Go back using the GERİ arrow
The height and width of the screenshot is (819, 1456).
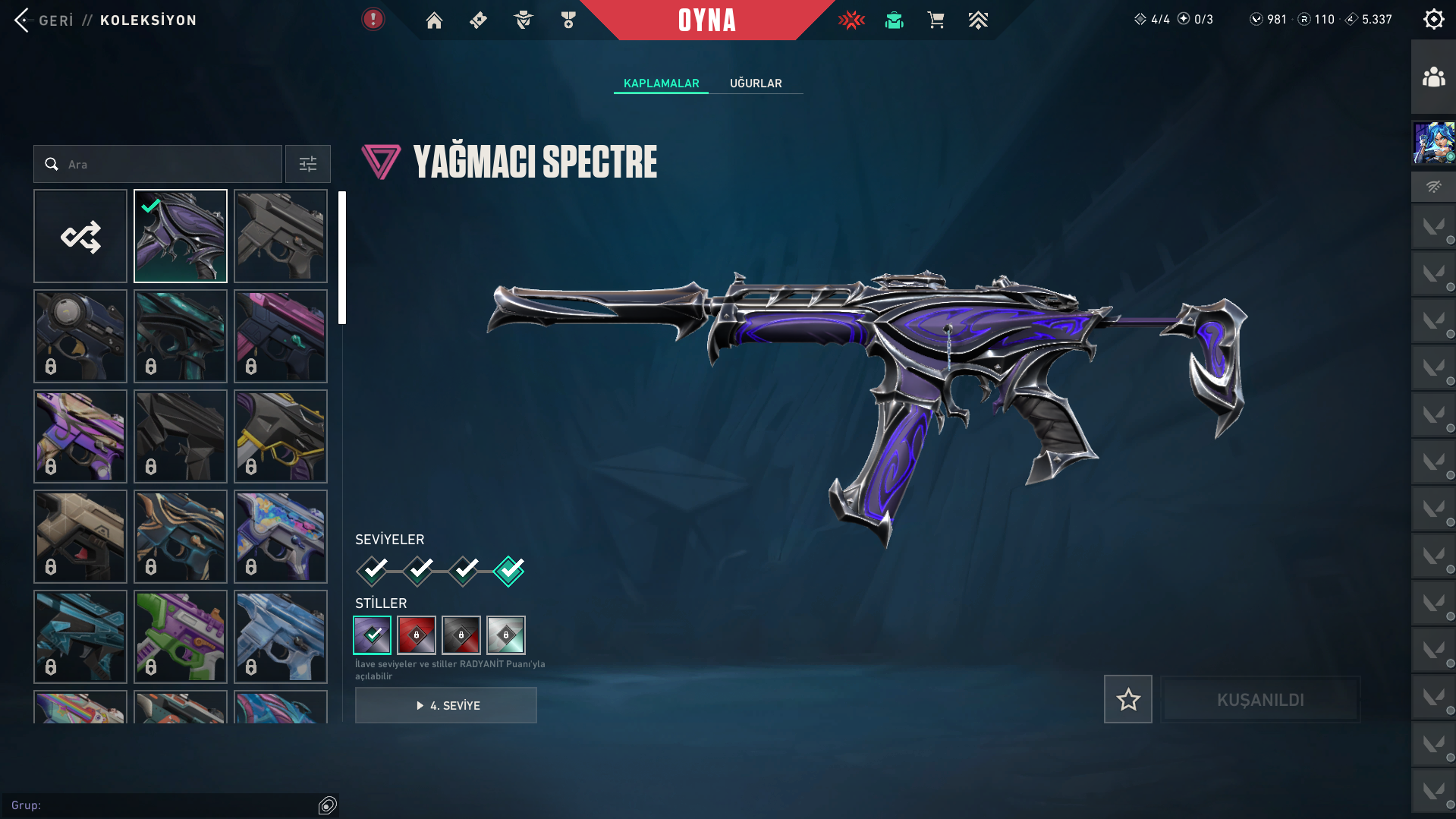coord(23,20)
